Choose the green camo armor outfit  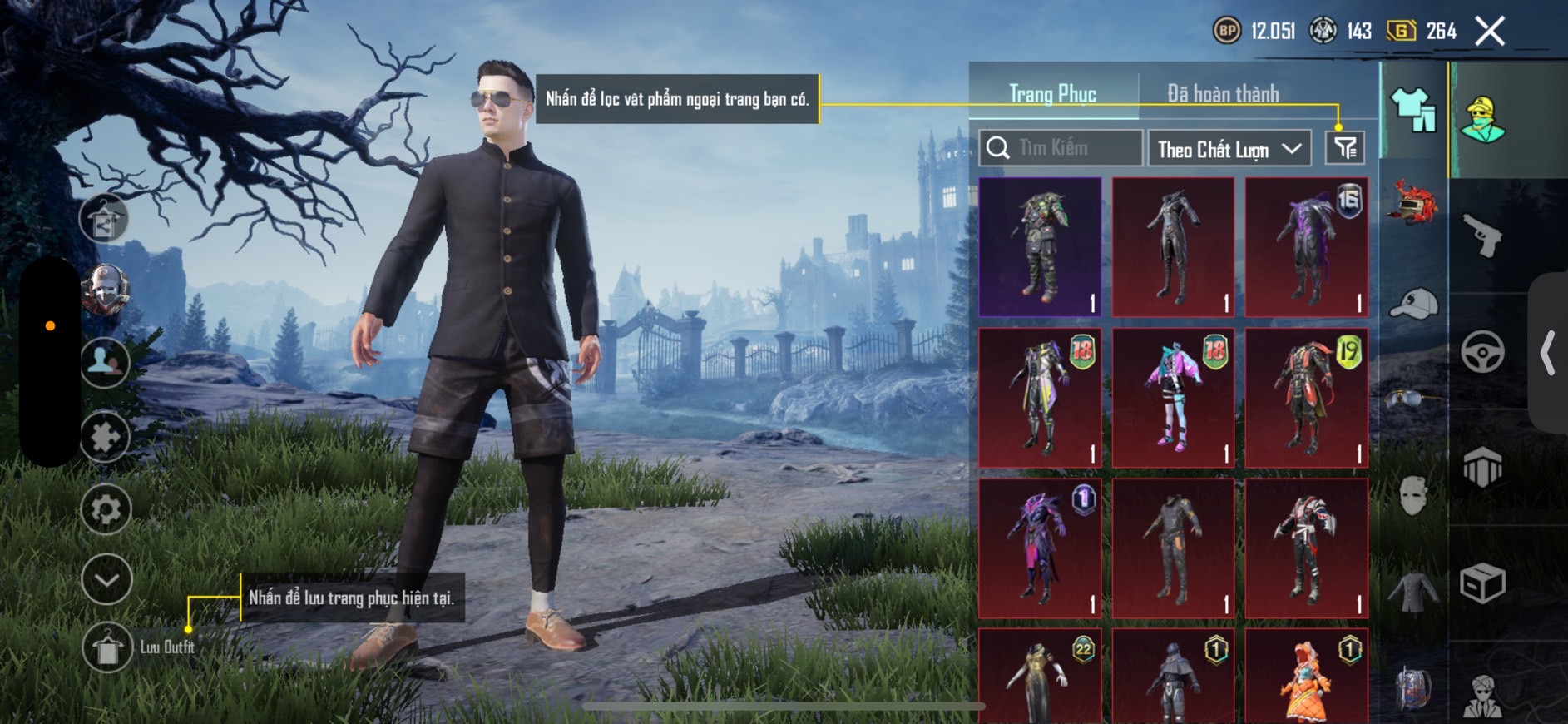pyautogui.click(x=1040, y=247)
